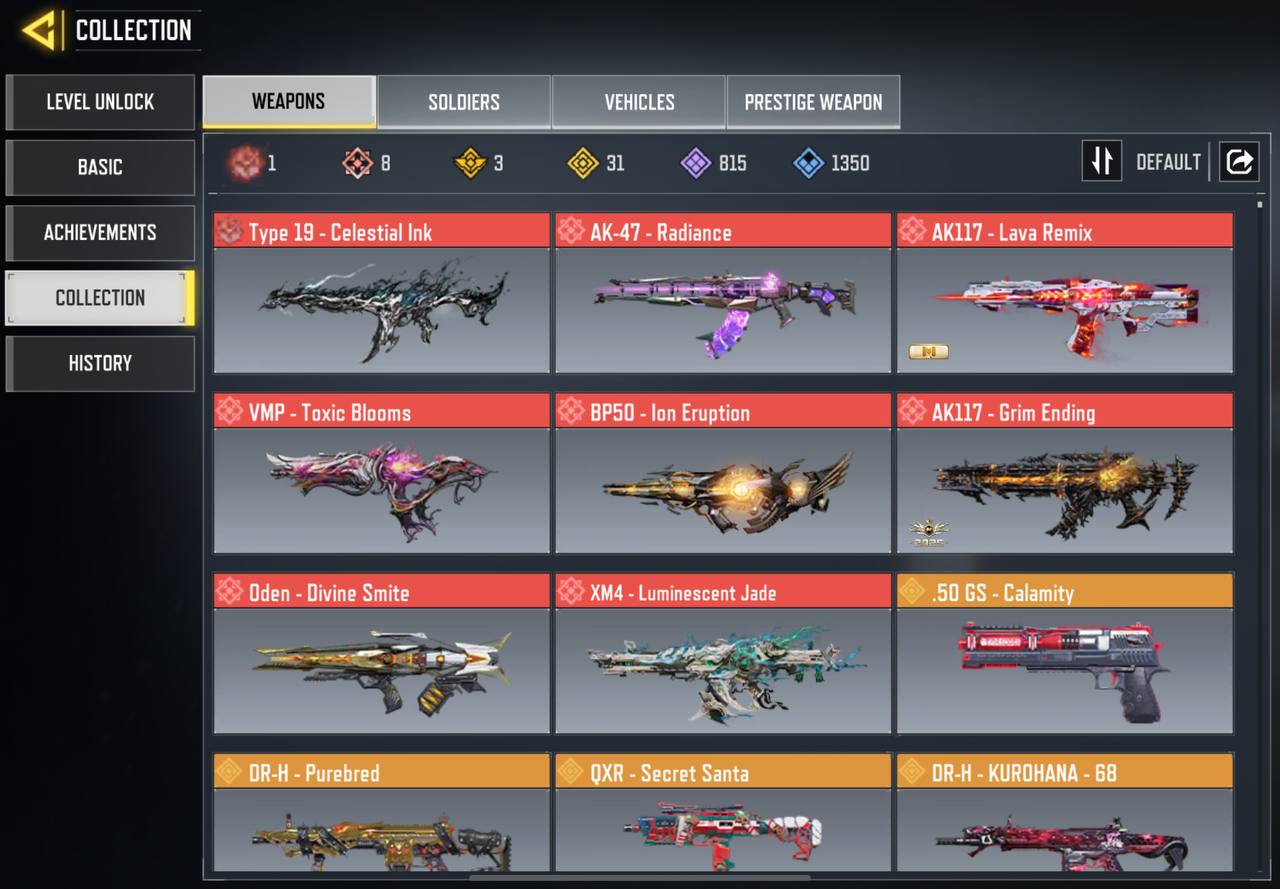Open the History section

point(100,363)
